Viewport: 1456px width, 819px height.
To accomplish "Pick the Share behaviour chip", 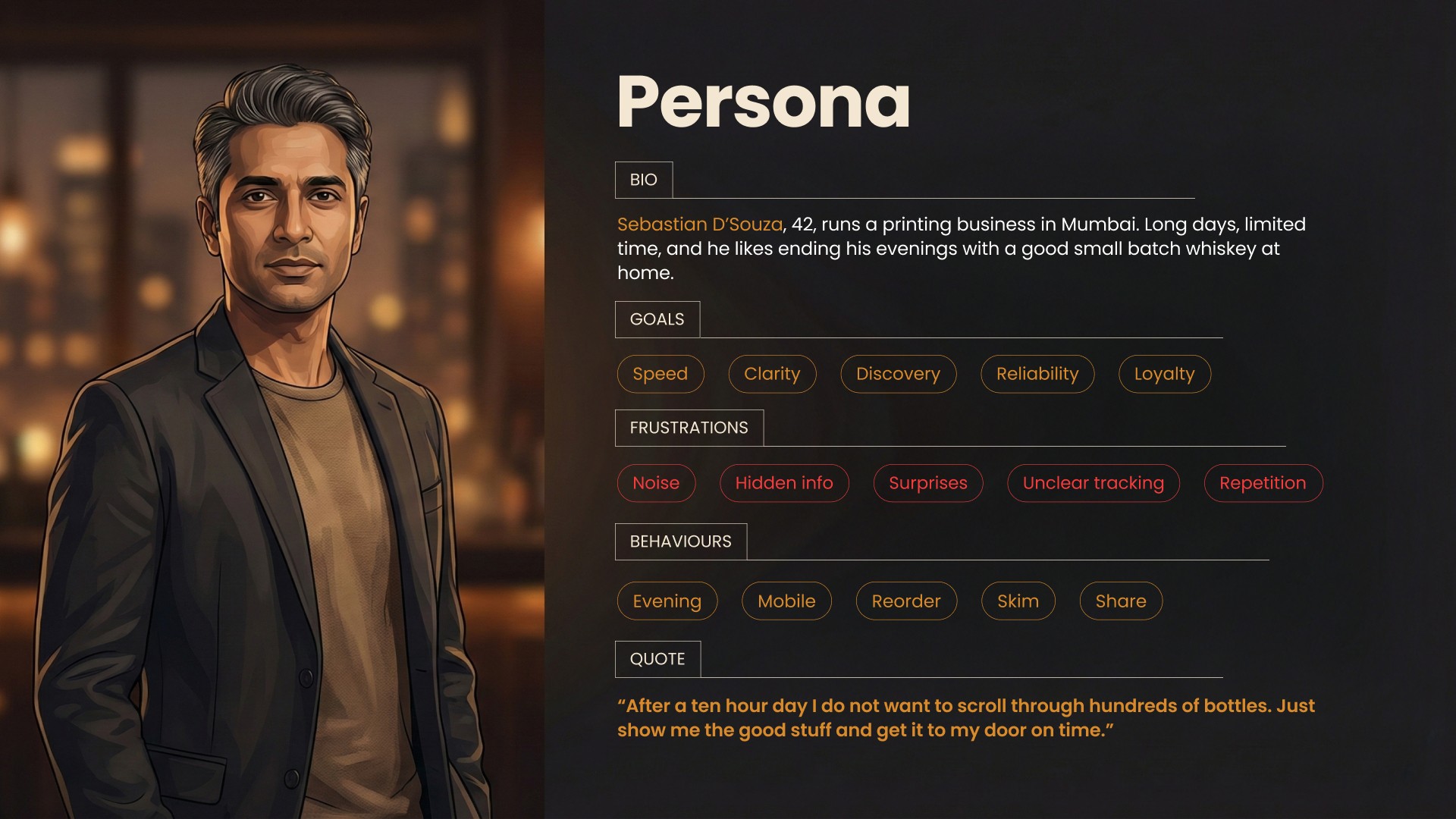I will [x=1120, y=601].
